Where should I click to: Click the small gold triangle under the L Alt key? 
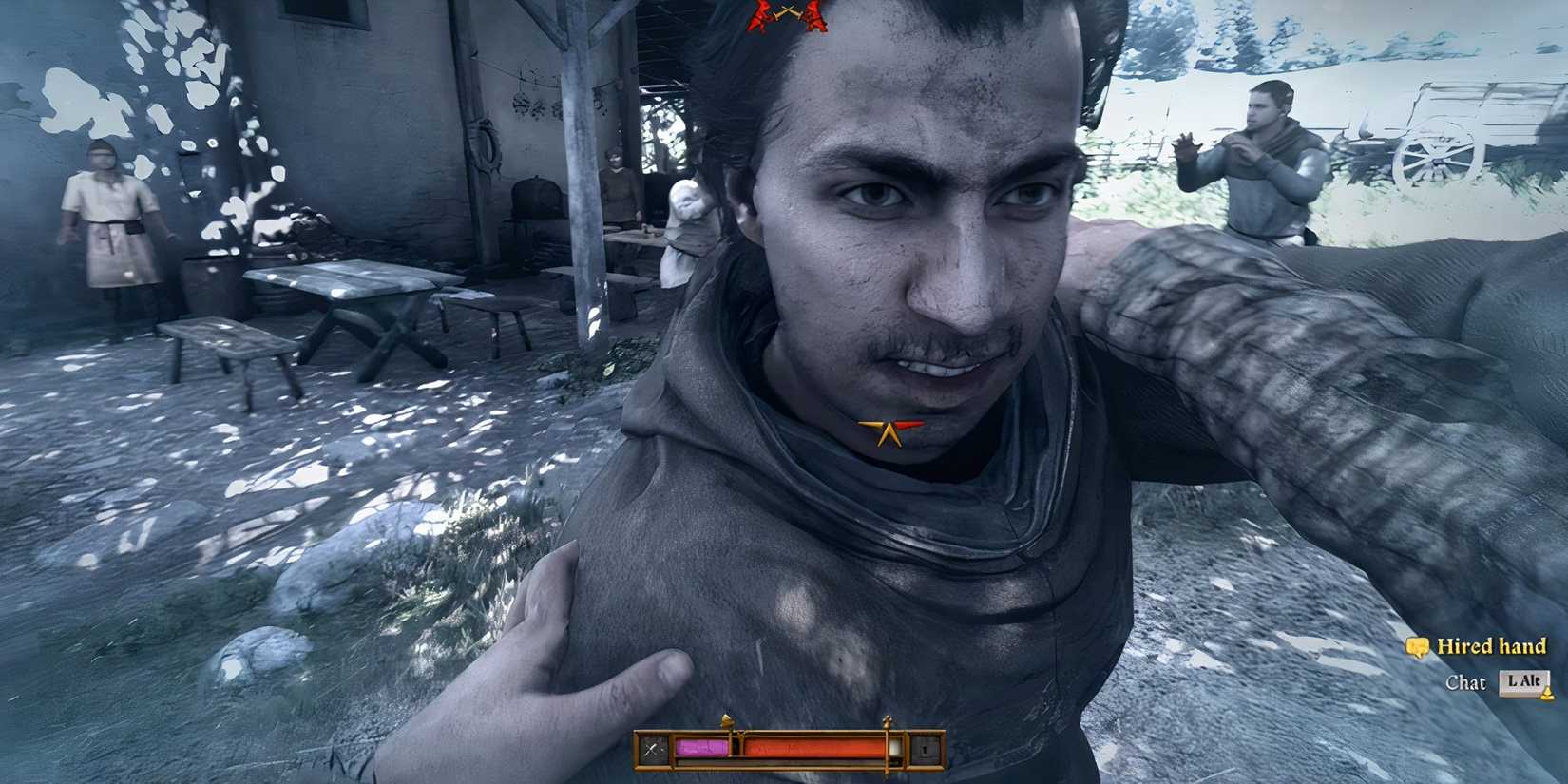[1548, 693]
